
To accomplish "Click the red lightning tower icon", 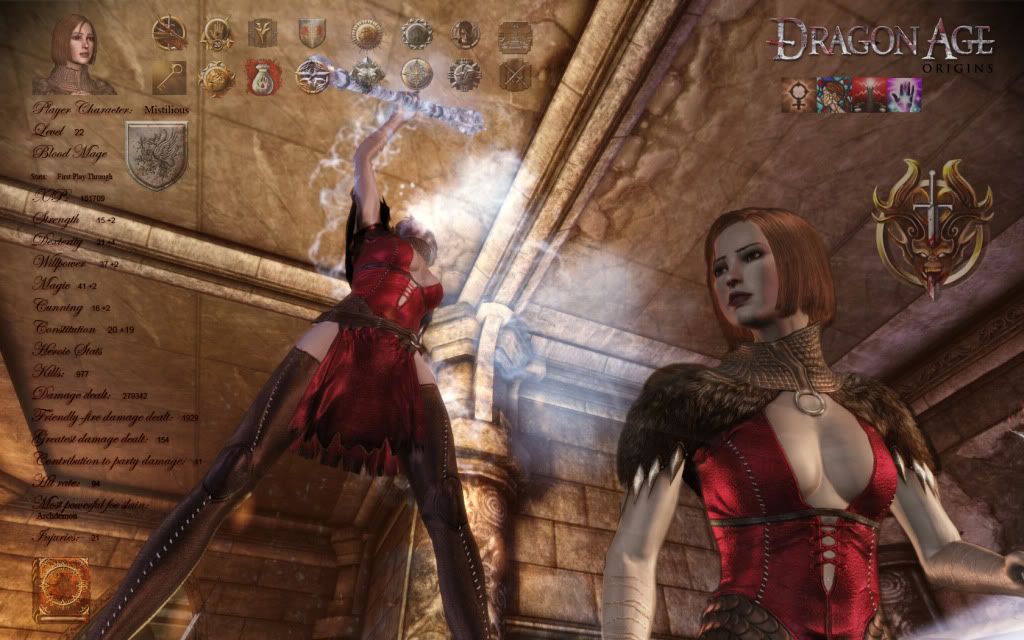I will click(870, 95).
